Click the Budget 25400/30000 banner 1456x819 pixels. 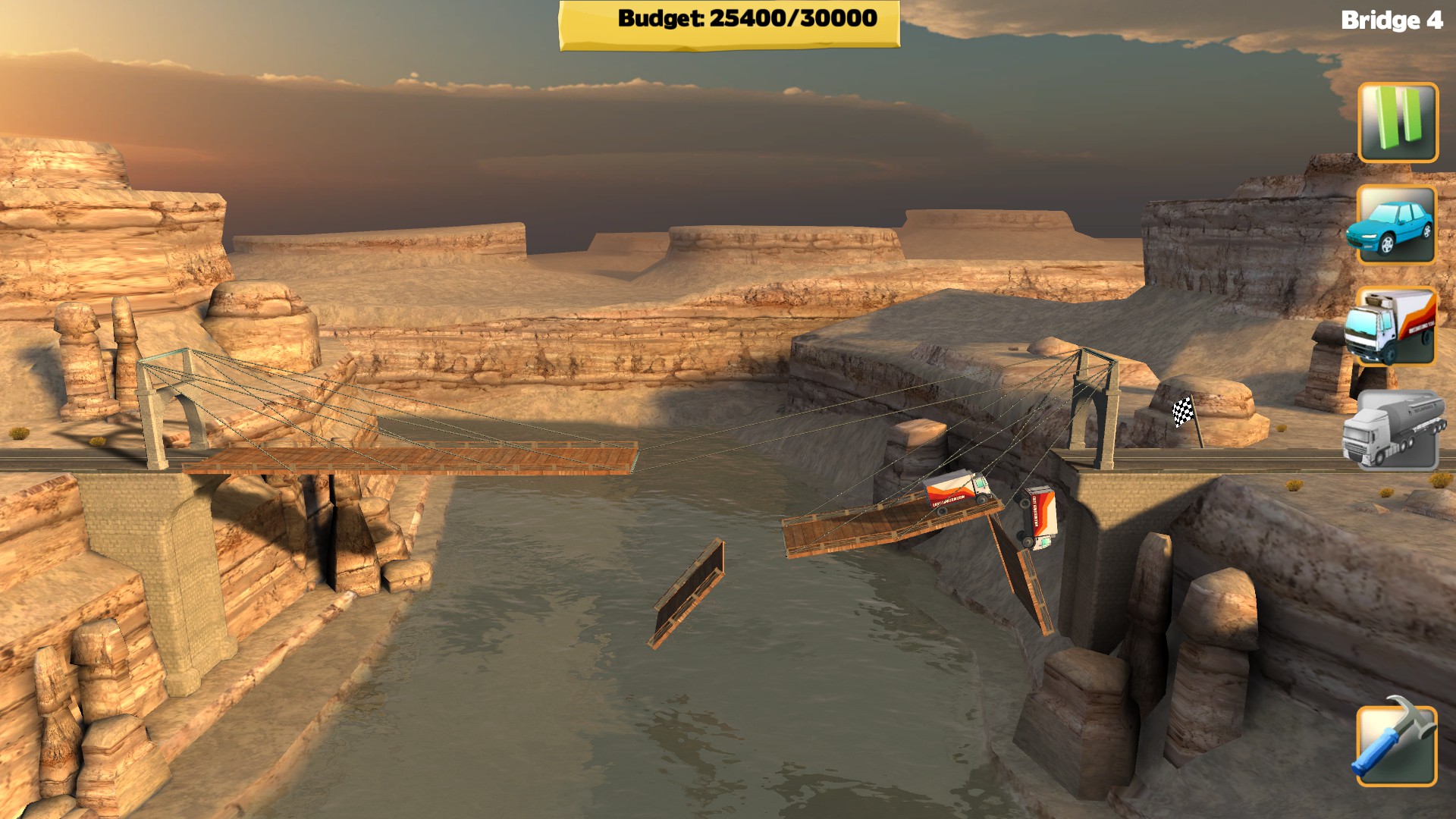pyautogui.click(x=728, y=20)
